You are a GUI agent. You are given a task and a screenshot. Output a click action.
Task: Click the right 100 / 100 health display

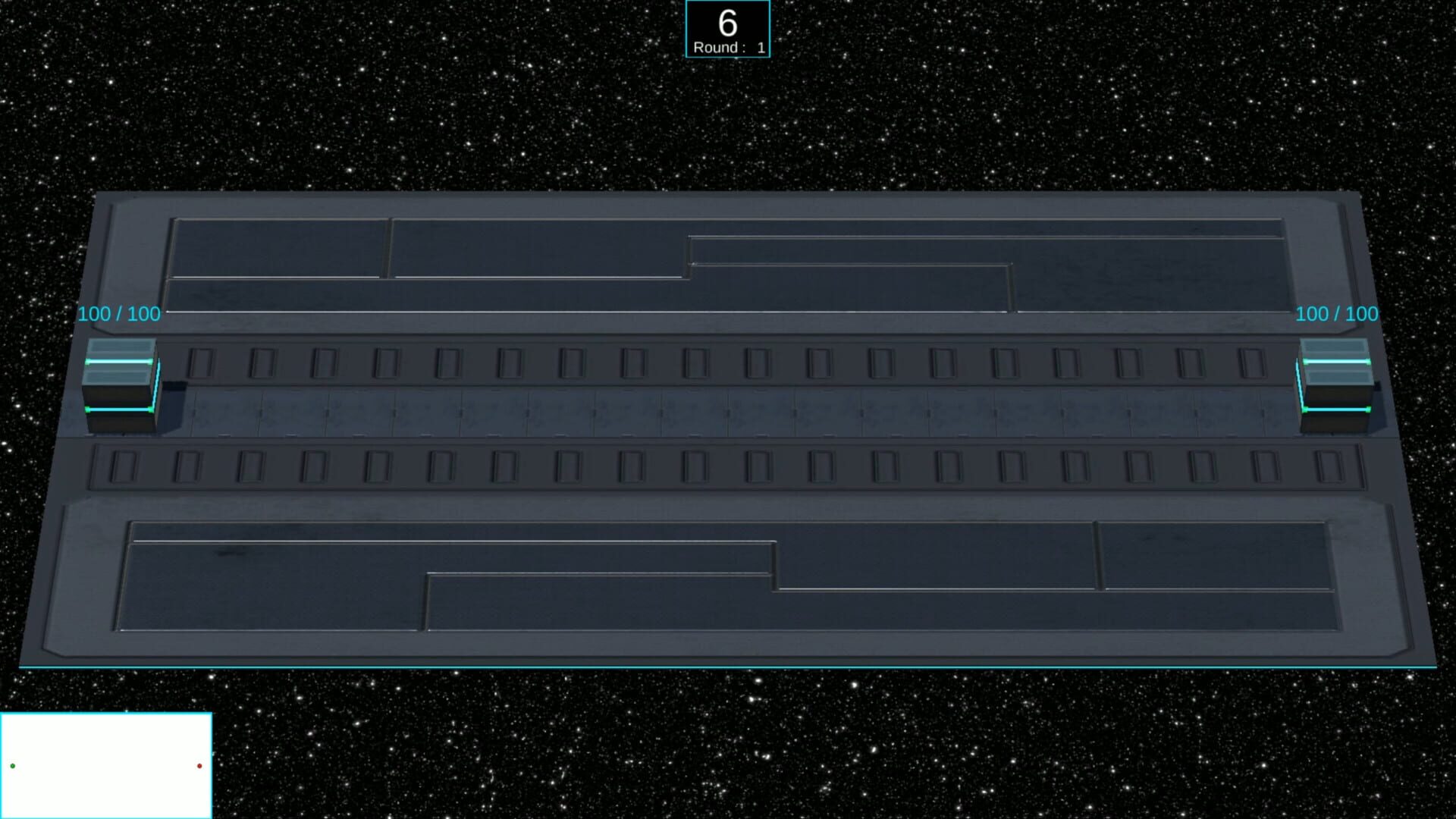point(1336,313)
